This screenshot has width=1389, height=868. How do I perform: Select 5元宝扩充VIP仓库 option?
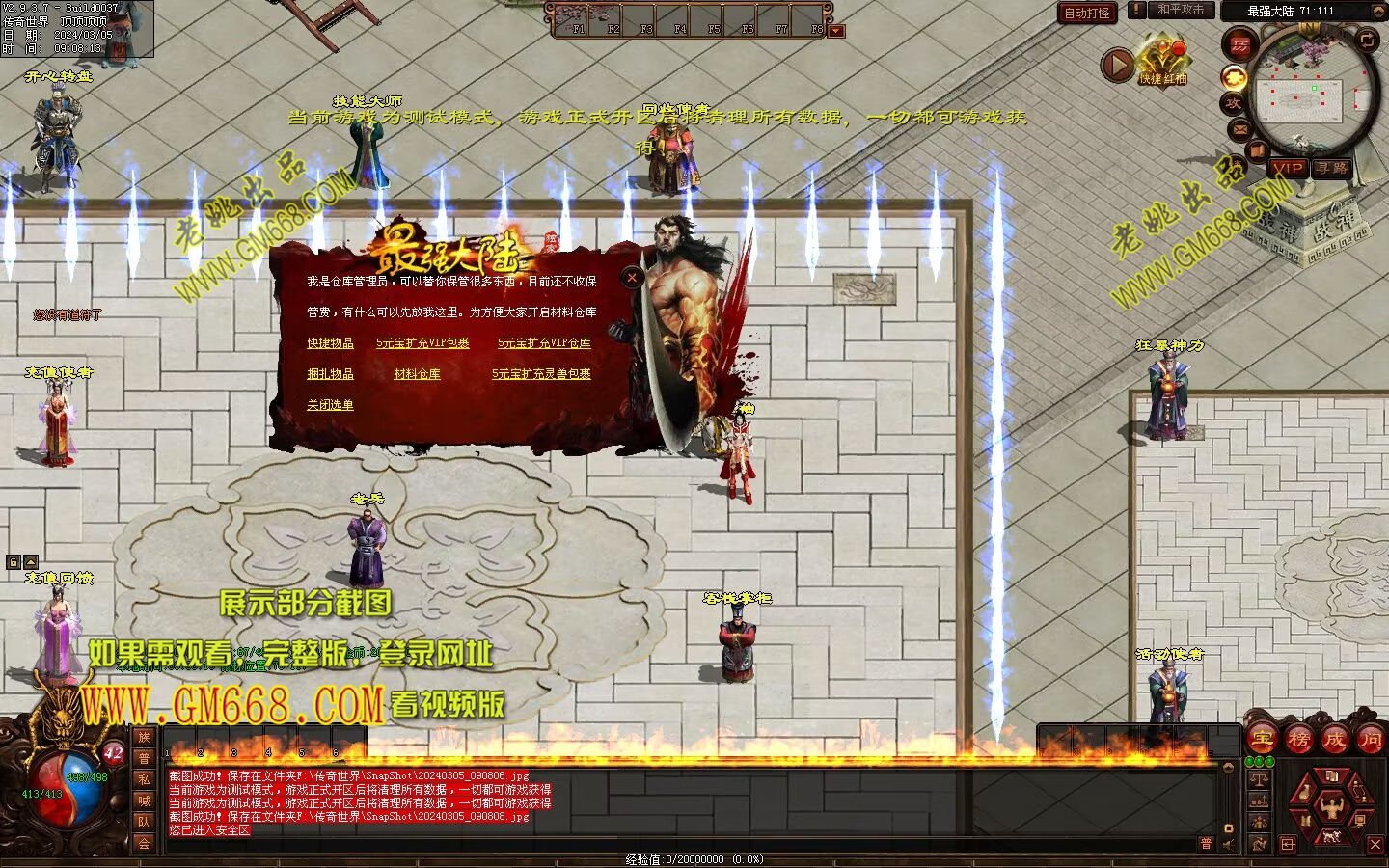pyautogui.click(x=544, y=343)
